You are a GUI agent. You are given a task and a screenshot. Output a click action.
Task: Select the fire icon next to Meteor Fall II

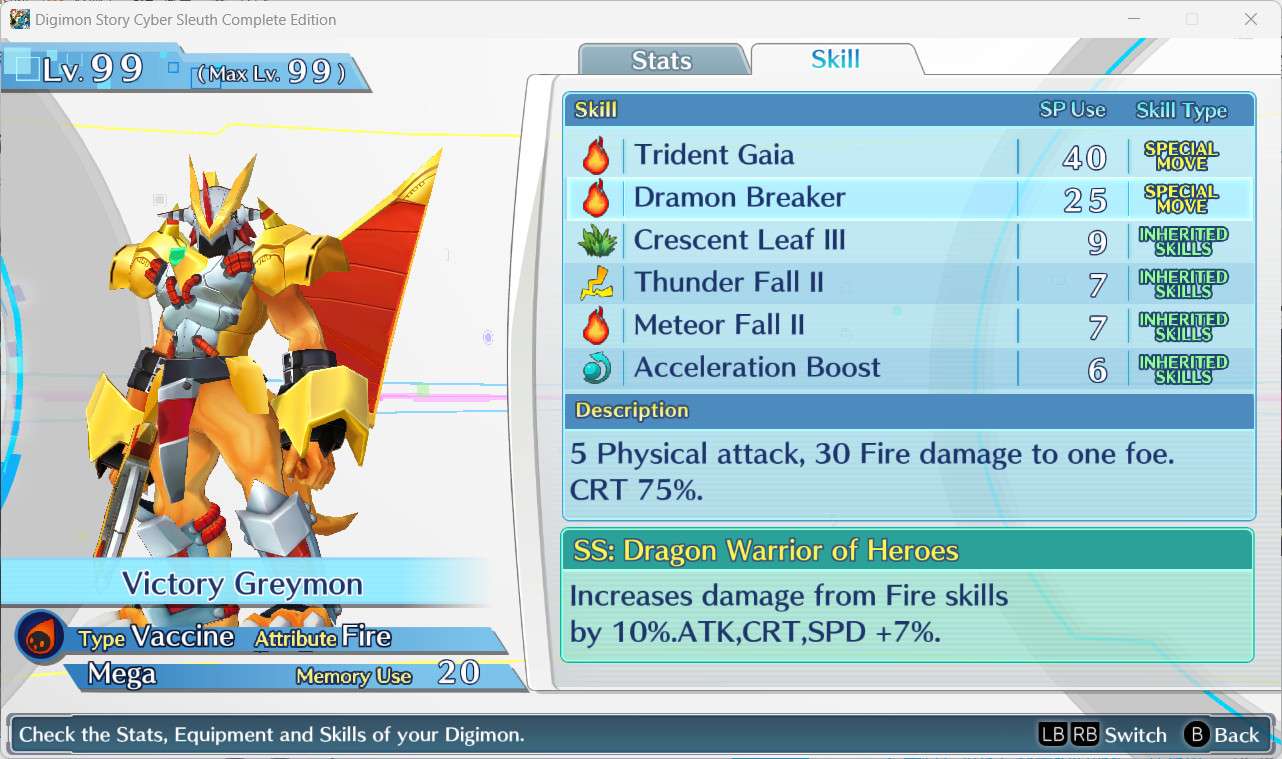click(597, 325)
